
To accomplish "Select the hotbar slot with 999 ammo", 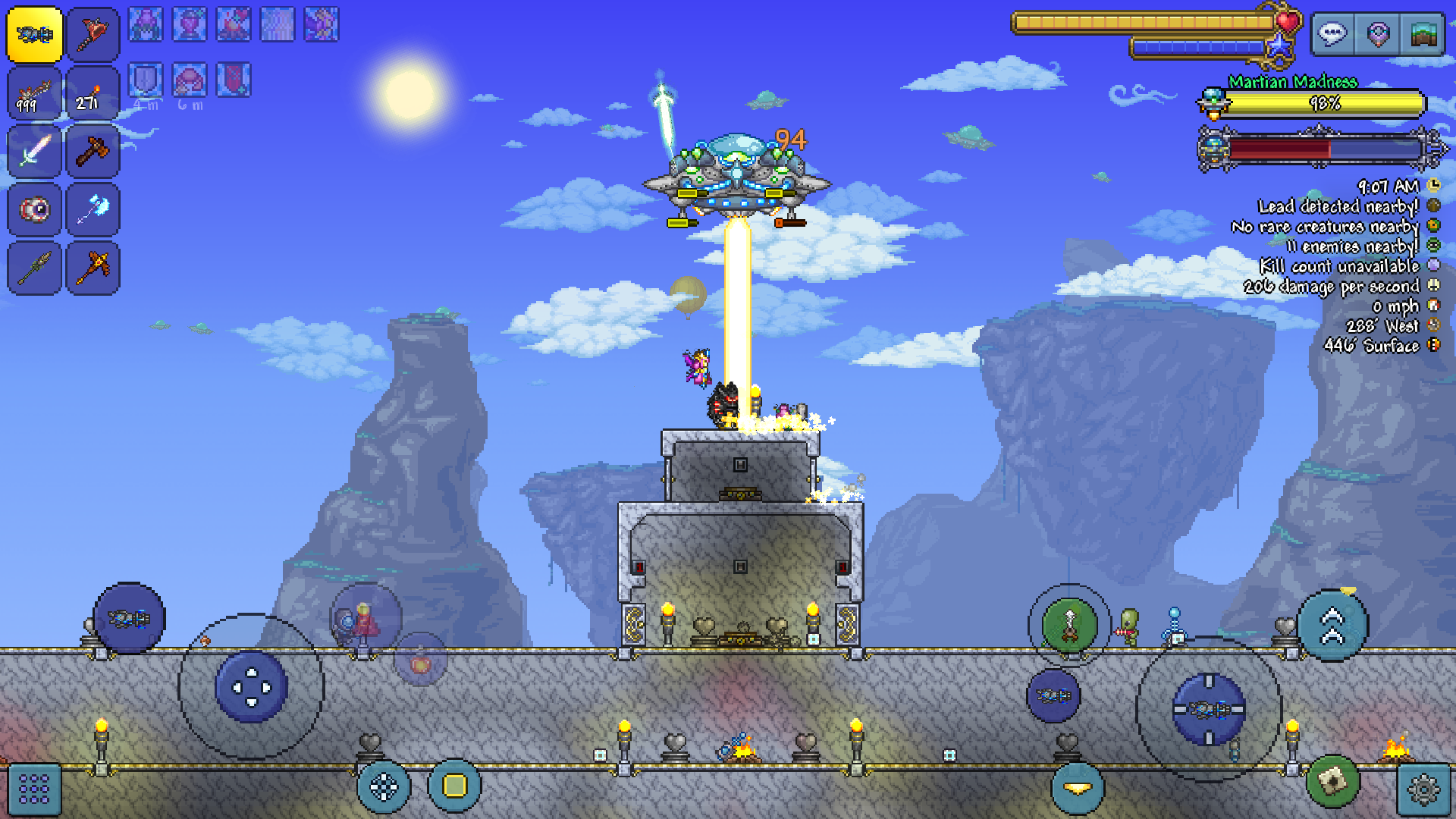I will pyautogui.click(x=35, y=93).
